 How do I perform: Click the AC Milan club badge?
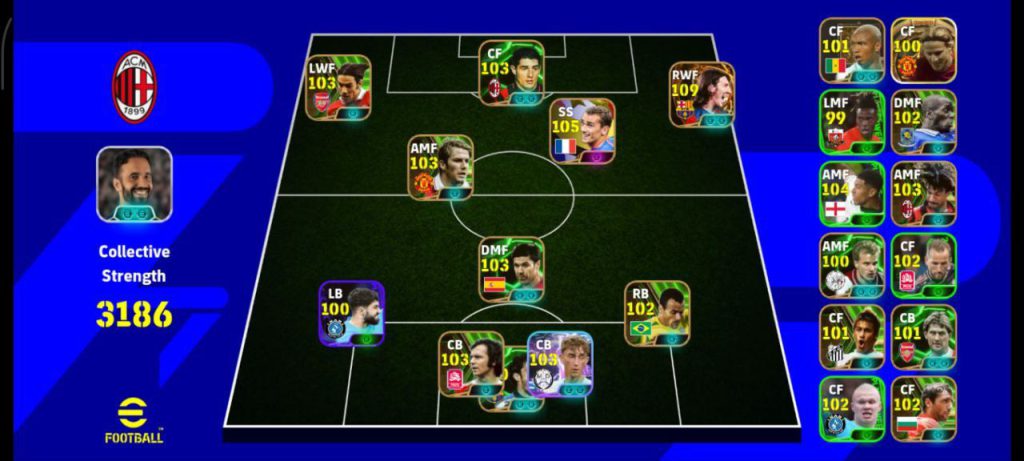coord(134,87)
